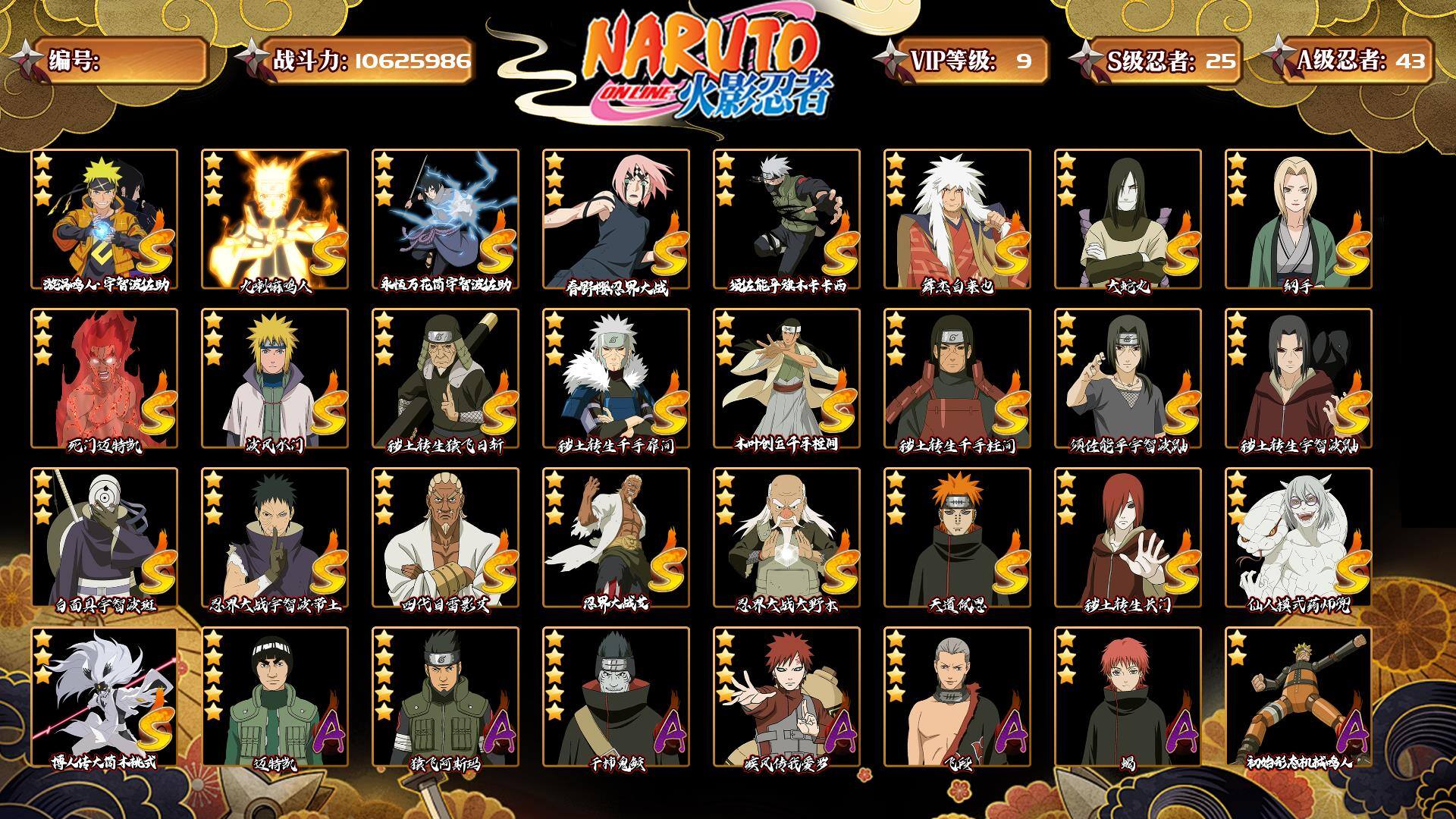Choose the blonde Tsunade card
Image resolution: width=1456 pixels, height=819 pixels.
(1298, 219)
